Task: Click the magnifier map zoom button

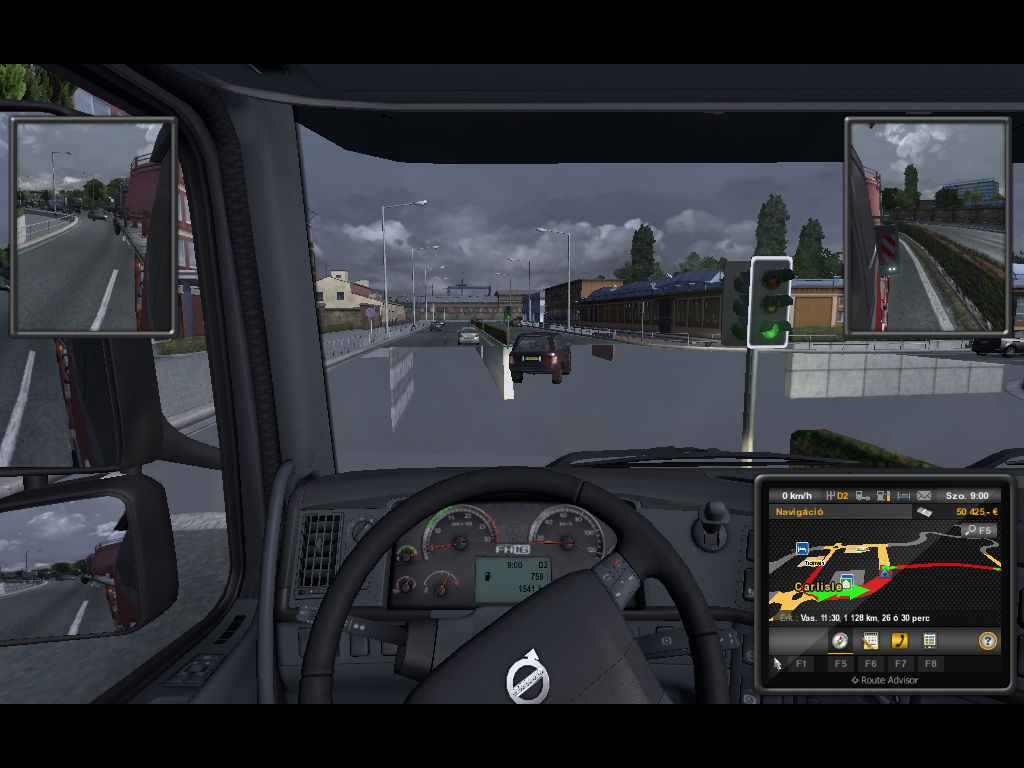Action: [x=978, y=530]
